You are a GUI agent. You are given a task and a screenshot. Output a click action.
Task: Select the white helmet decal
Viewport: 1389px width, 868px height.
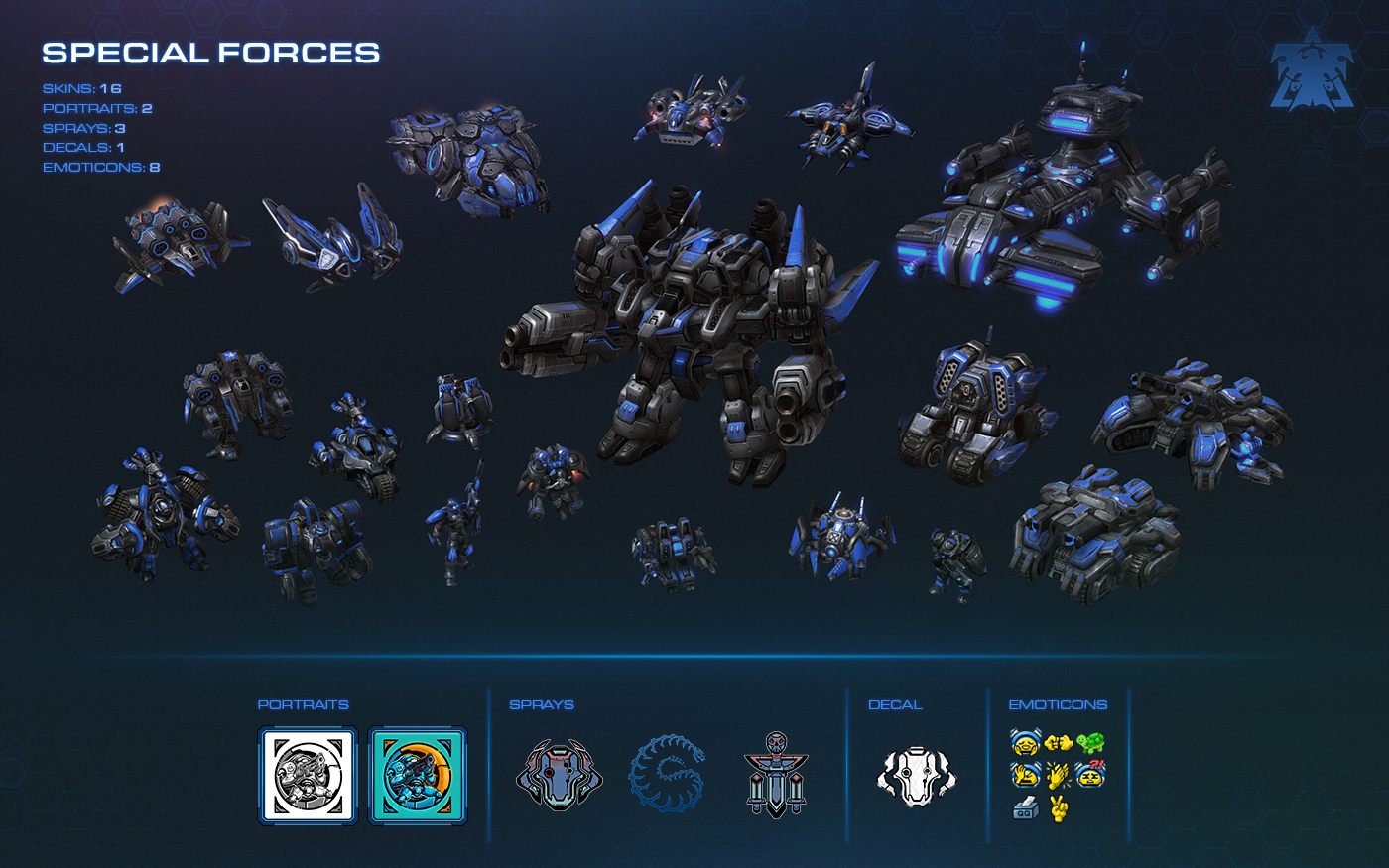(x=917, y=776)
